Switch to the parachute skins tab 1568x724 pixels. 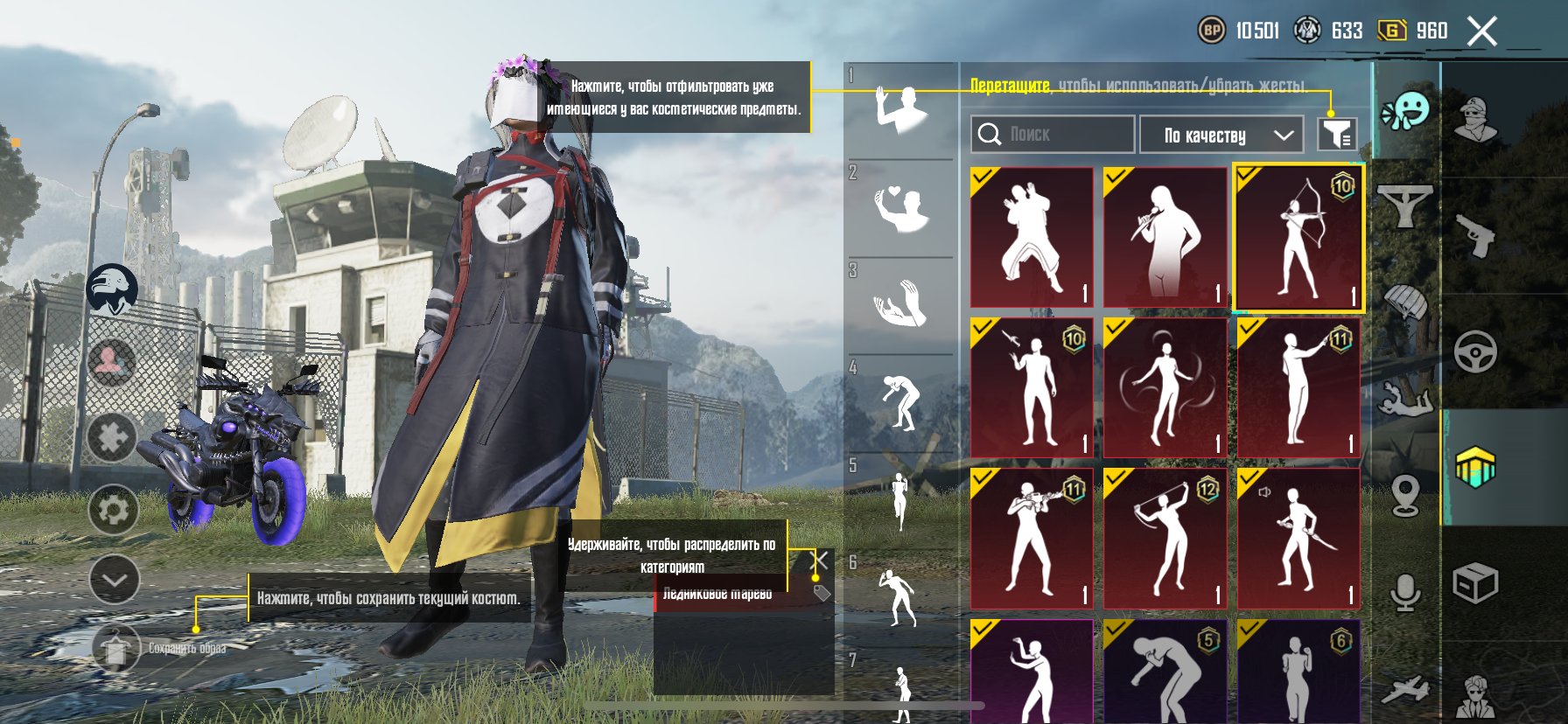[x=1404, y=303]
